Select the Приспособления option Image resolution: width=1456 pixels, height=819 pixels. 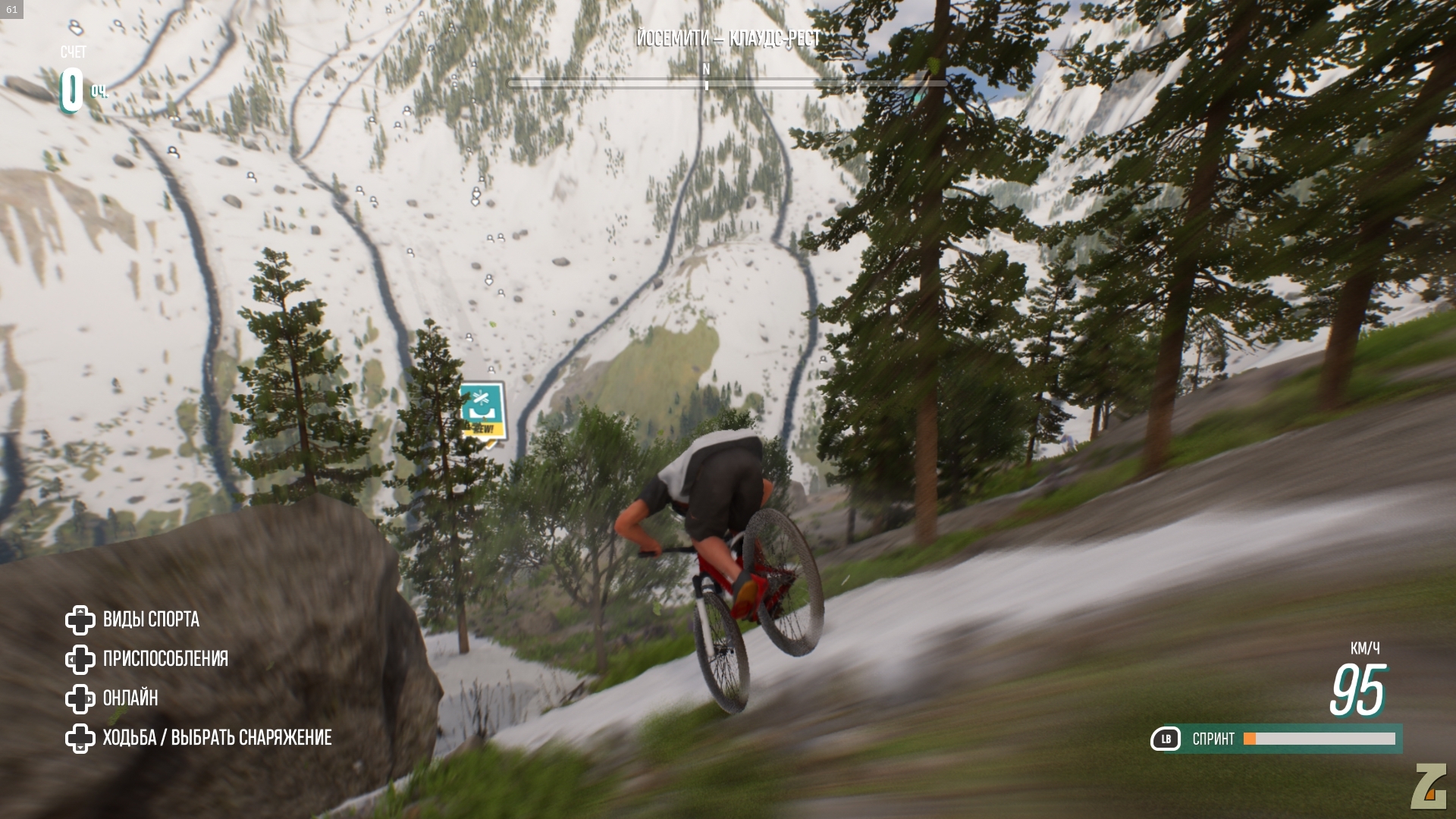(x=165, y=659)
